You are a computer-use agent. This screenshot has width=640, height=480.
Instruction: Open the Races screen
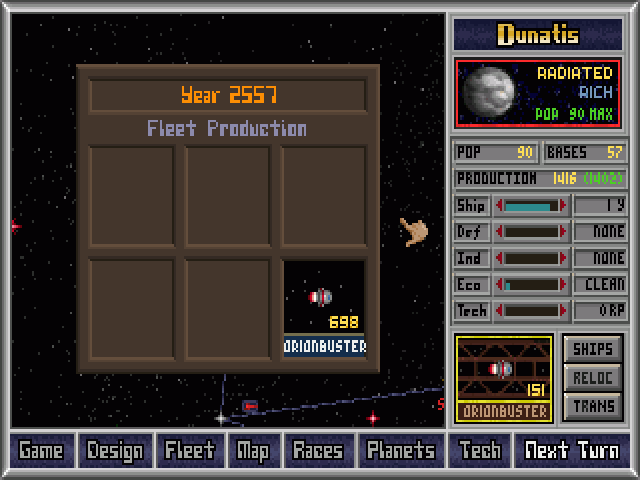[317, 450]
